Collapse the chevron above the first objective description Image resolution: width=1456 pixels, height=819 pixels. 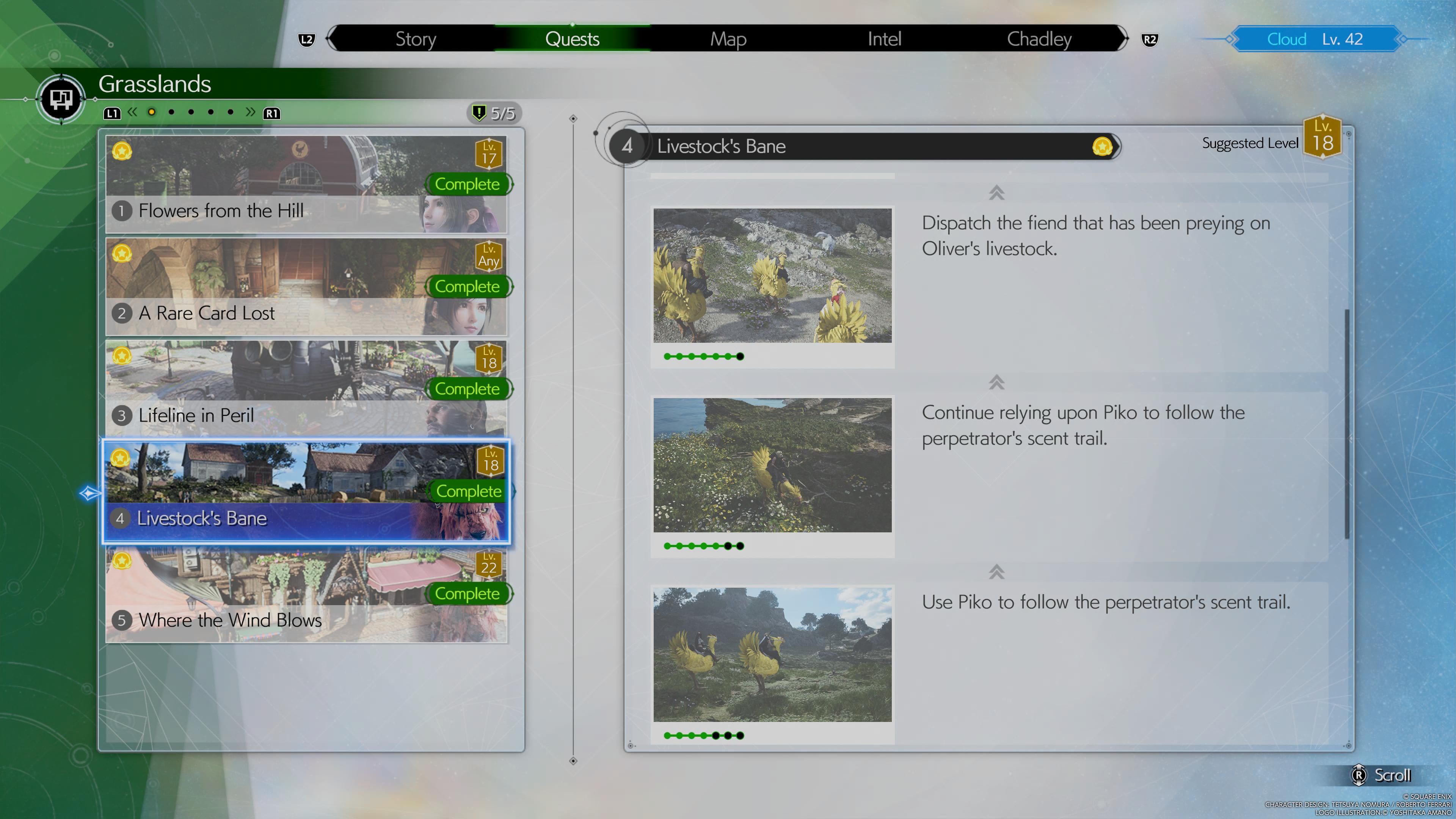pos(998,193)
